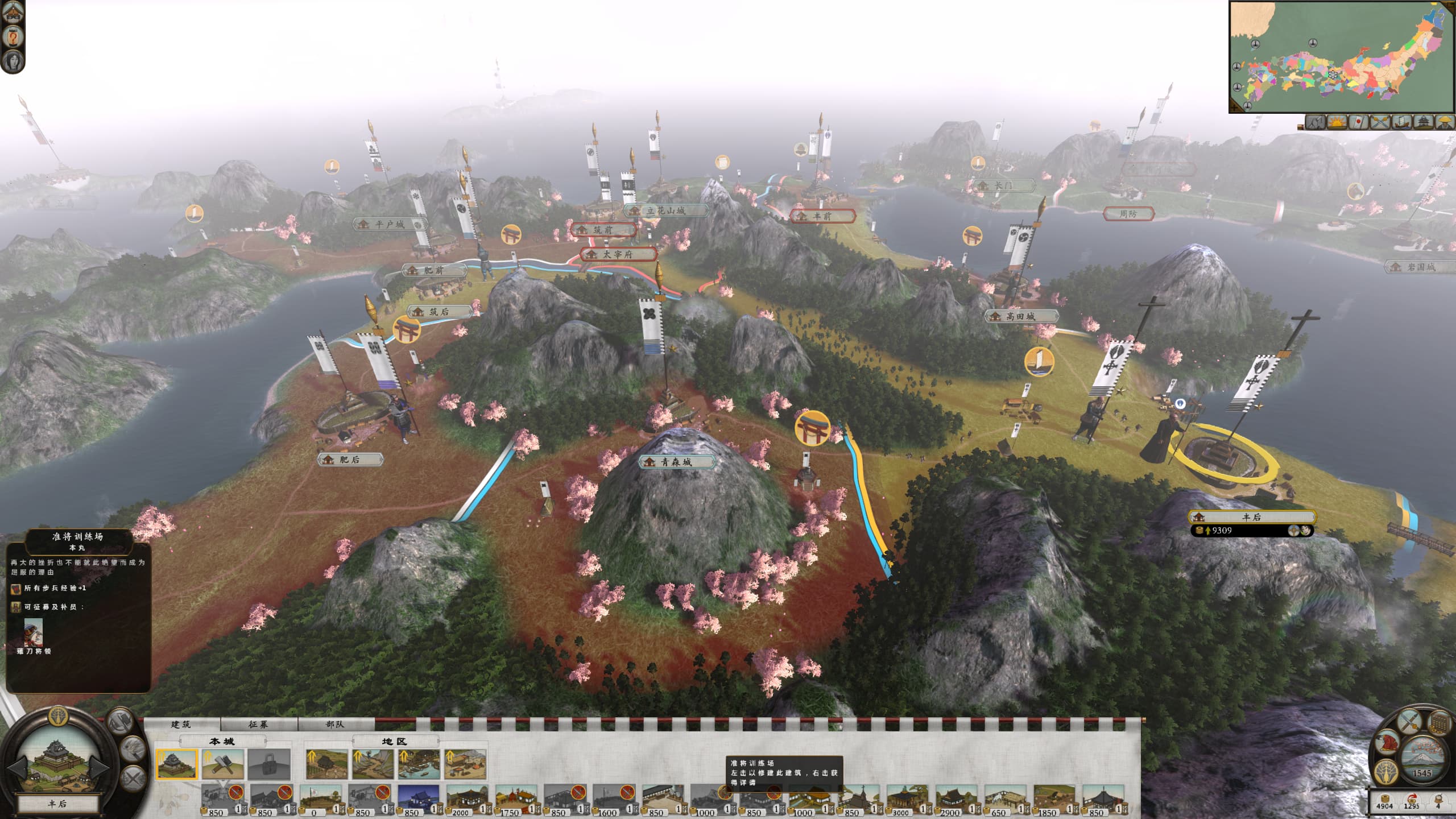Click the strategic minimap of Japan
Screen dimensions: 1456x819
[x=1342, y=57]
